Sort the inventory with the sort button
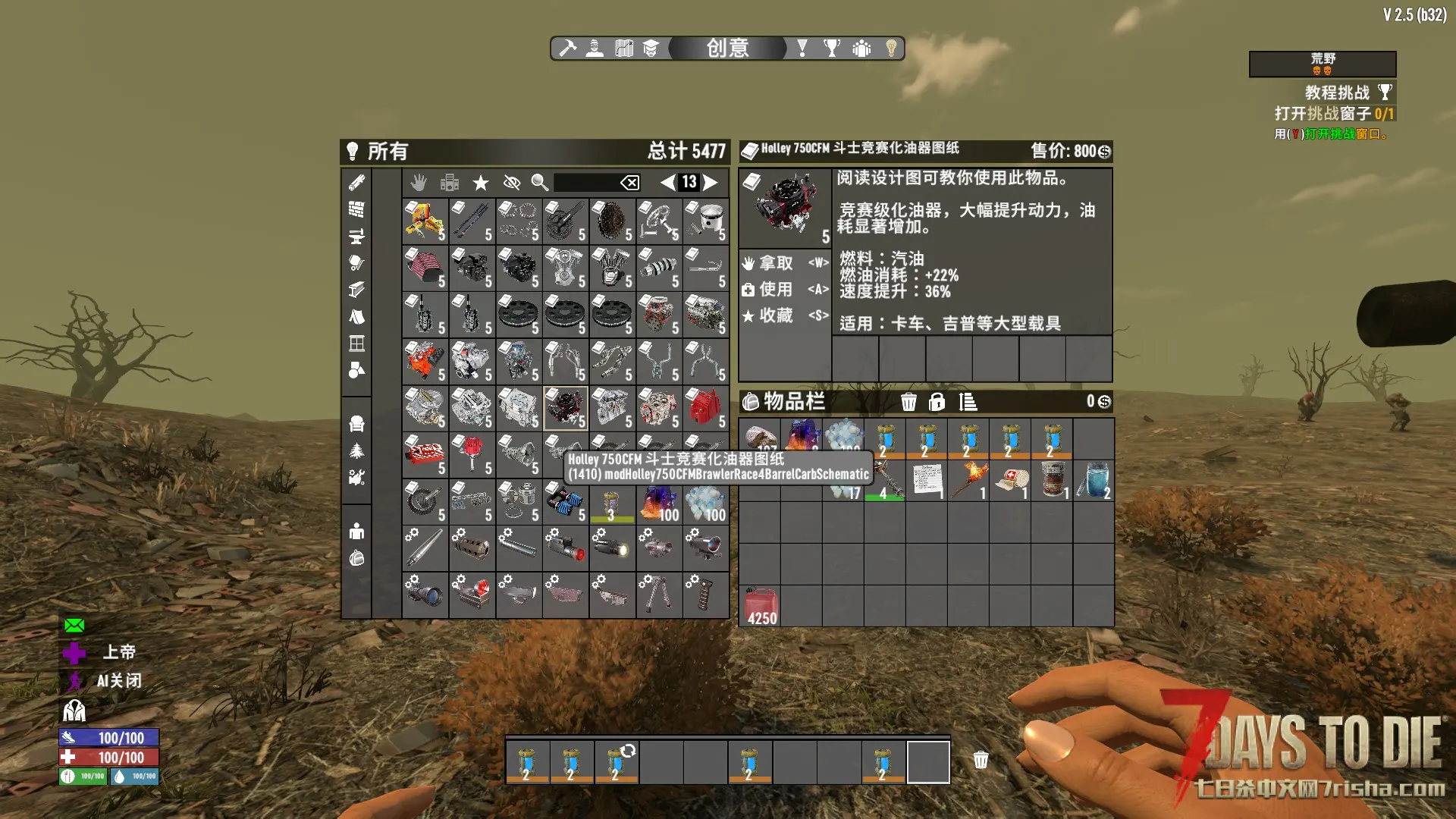This screenshot has height=819, width=1456. (x=968, y=402)
